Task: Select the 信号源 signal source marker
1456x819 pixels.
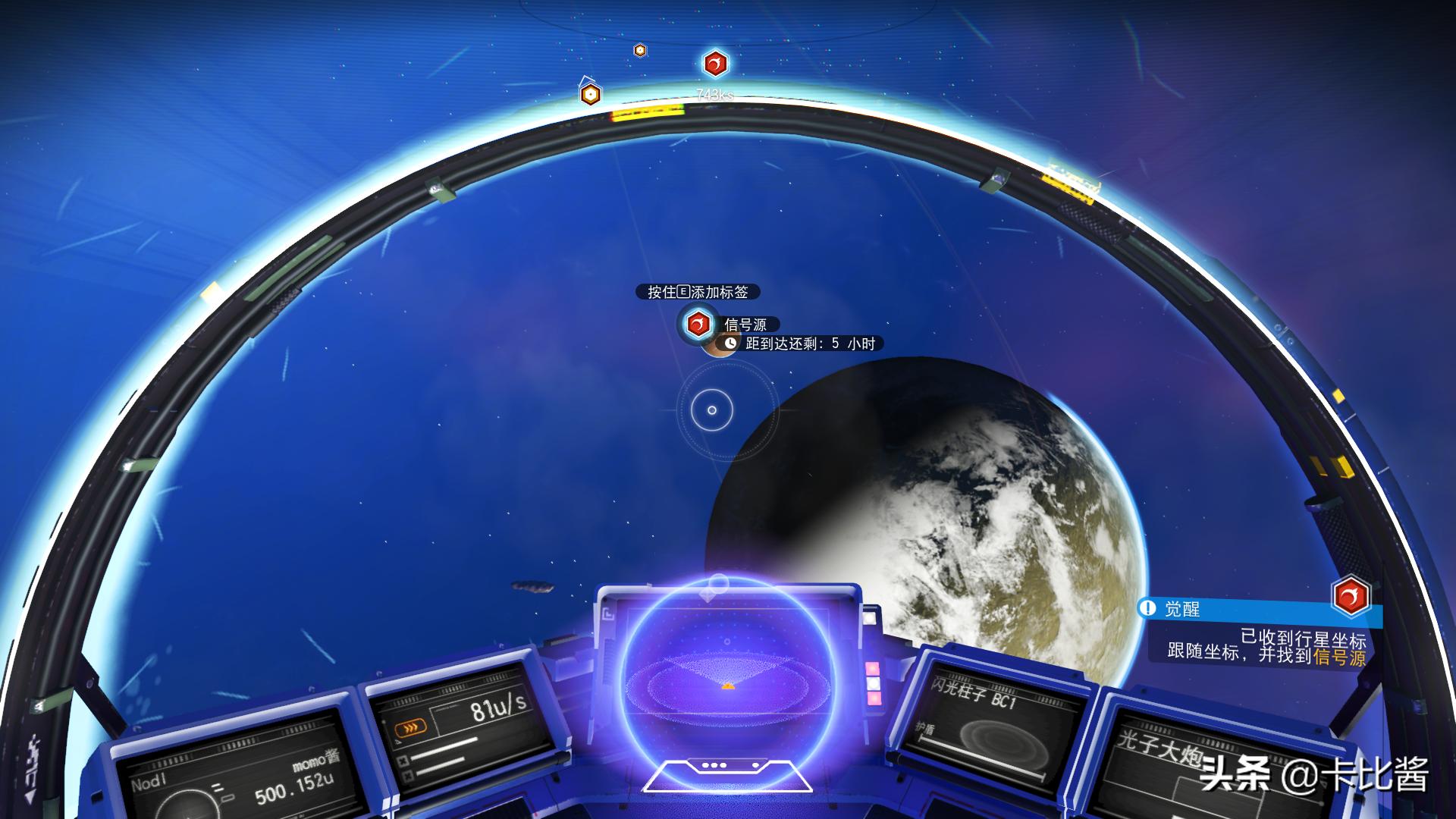Action: click(697, 325)
